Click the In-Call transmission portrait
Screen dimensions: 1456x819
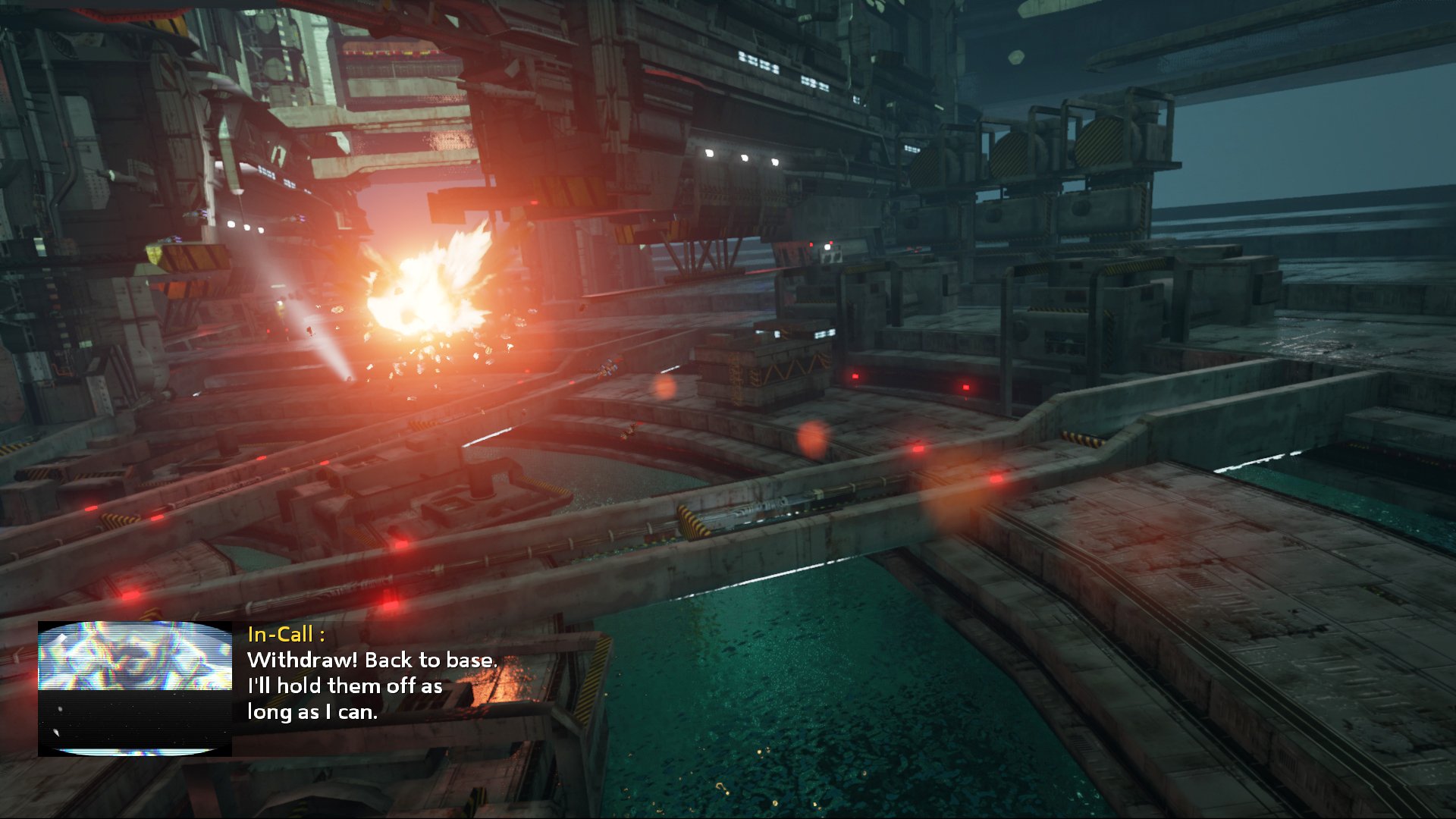click(135, 689)
